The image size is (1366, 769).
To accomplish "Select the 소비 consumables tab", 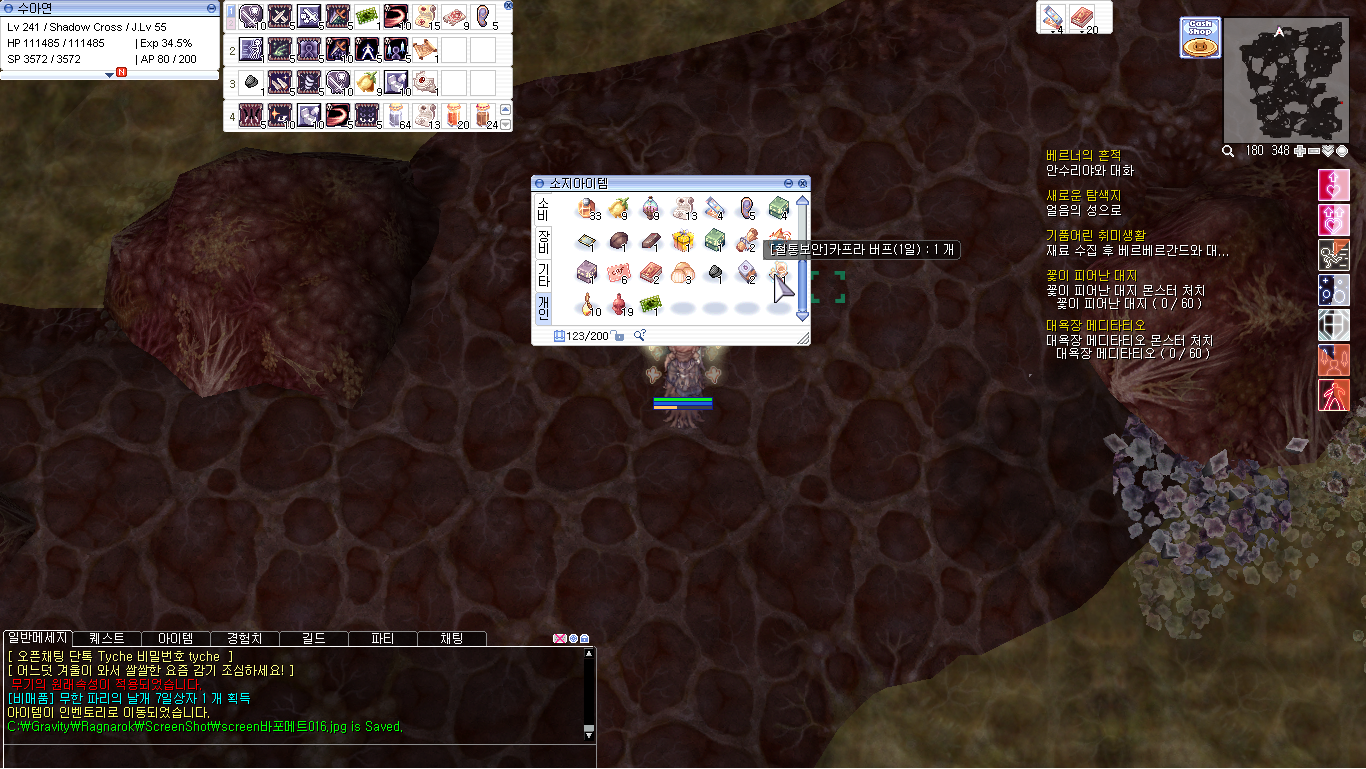I will (x=543, y=208).
